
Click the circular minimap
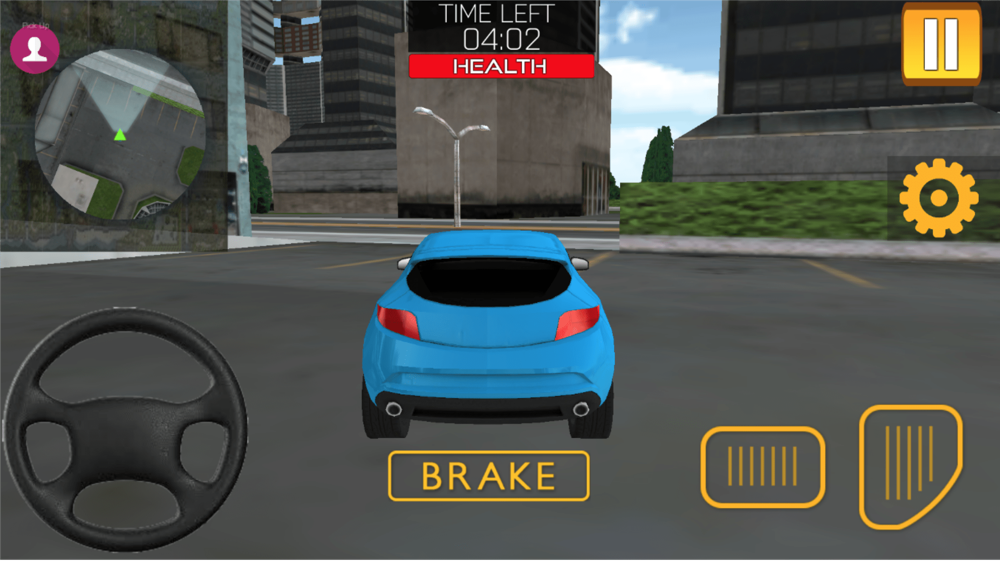point(120,137)
